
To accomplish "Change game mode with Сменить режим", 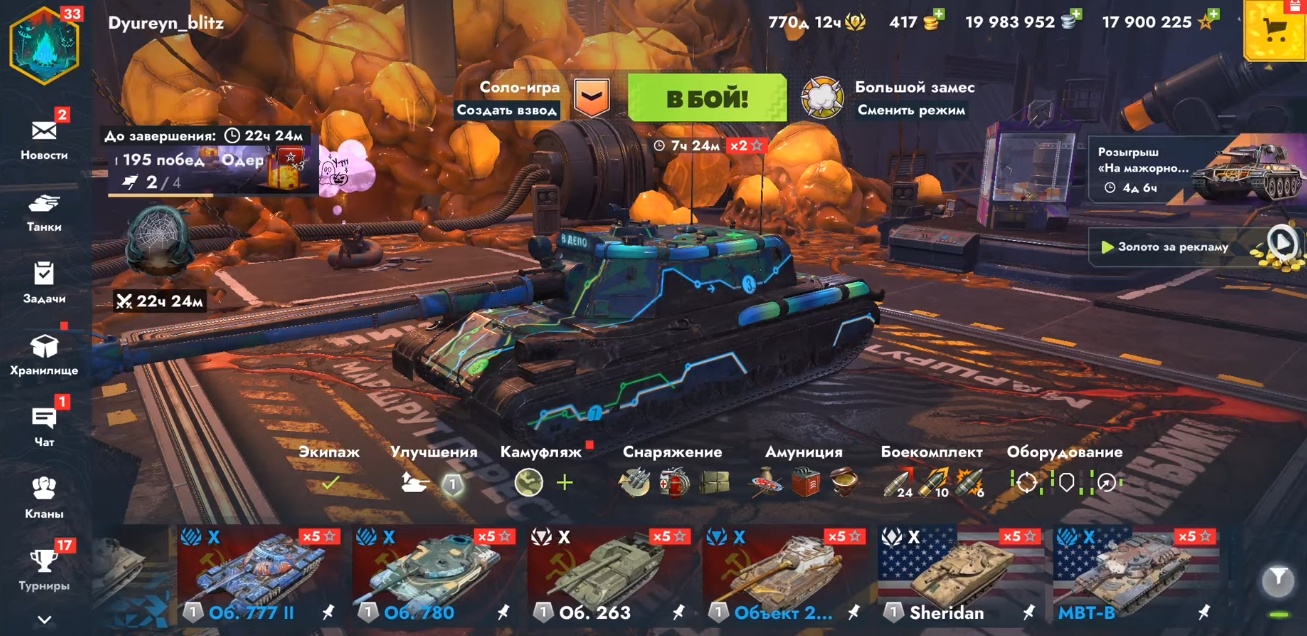I will coord(911,110).
